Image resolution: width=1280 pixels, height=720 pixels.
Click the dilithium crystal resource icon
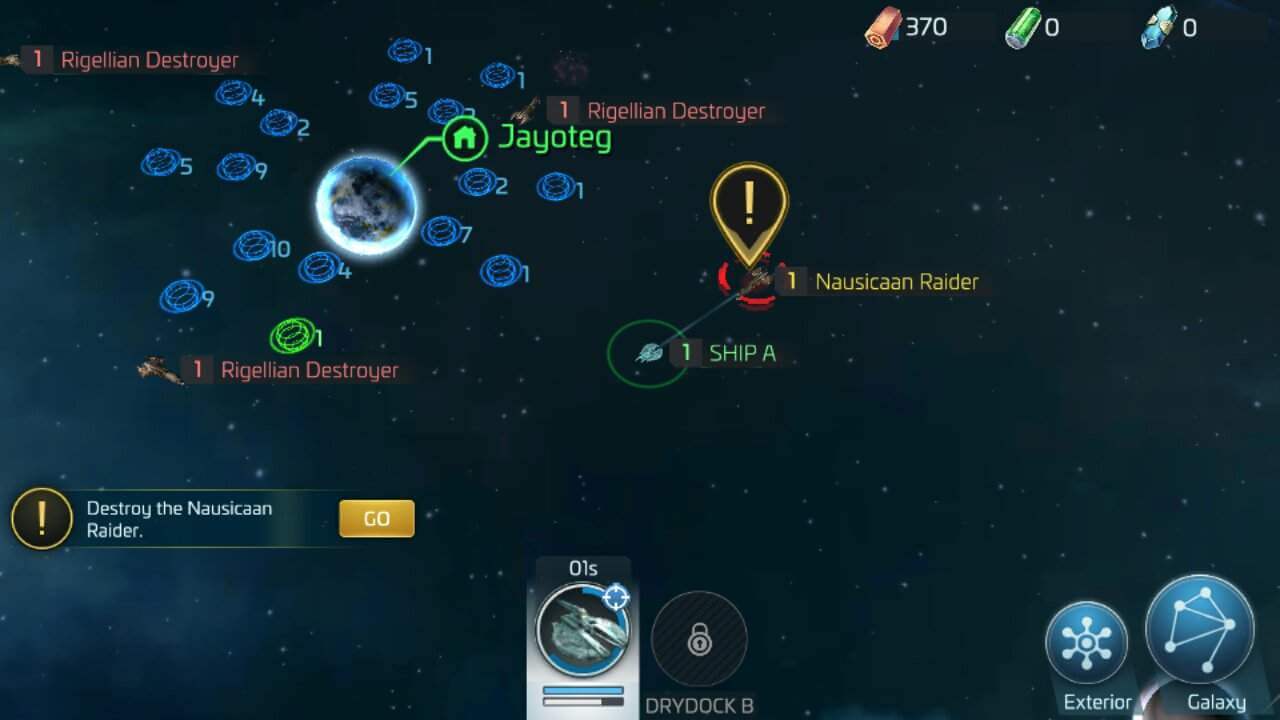[1160, 27]
